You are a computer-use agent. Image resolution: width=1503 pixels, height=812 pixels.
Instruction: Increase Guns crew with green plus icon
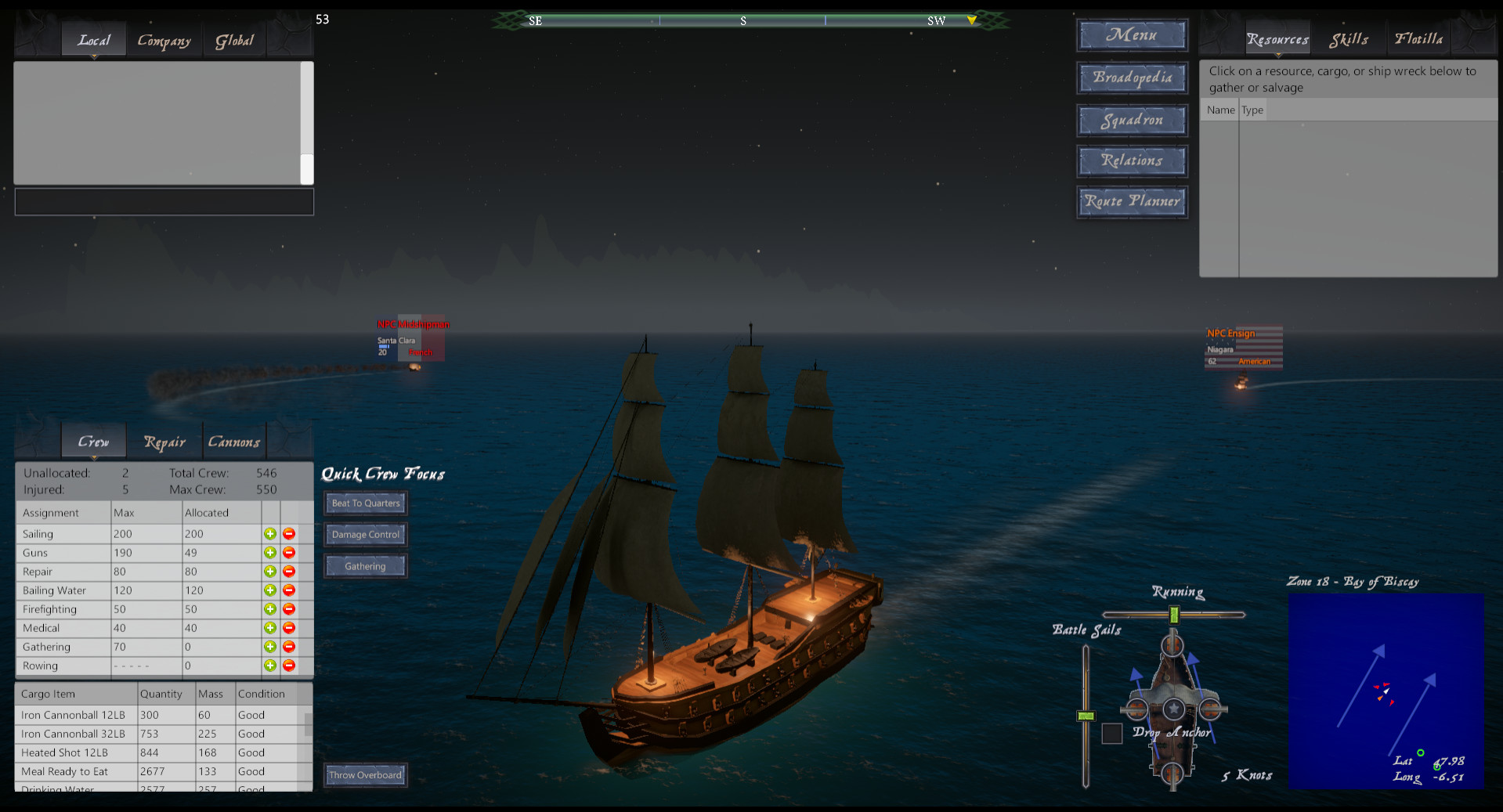270,552
